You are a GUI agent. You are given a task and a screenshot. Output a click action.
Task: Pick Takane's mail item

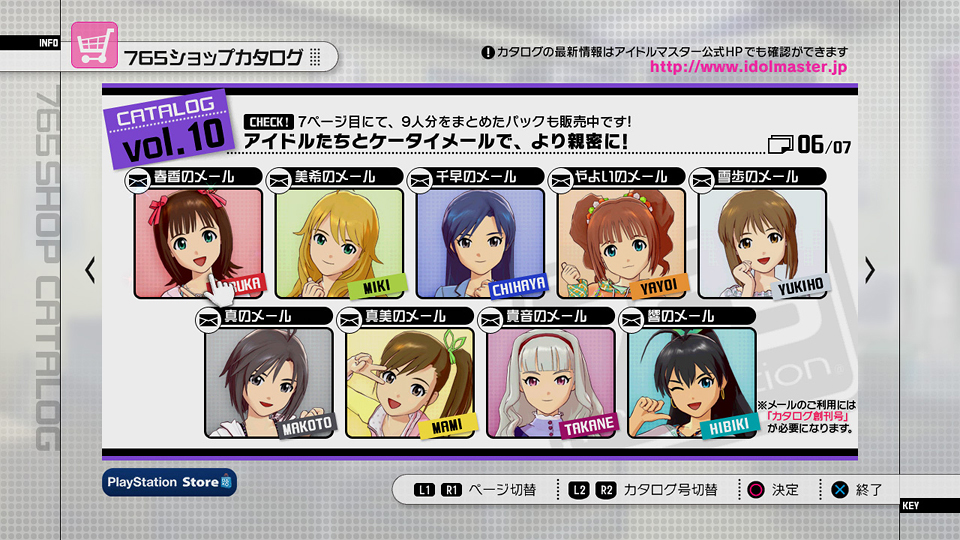tap(550, 382)
